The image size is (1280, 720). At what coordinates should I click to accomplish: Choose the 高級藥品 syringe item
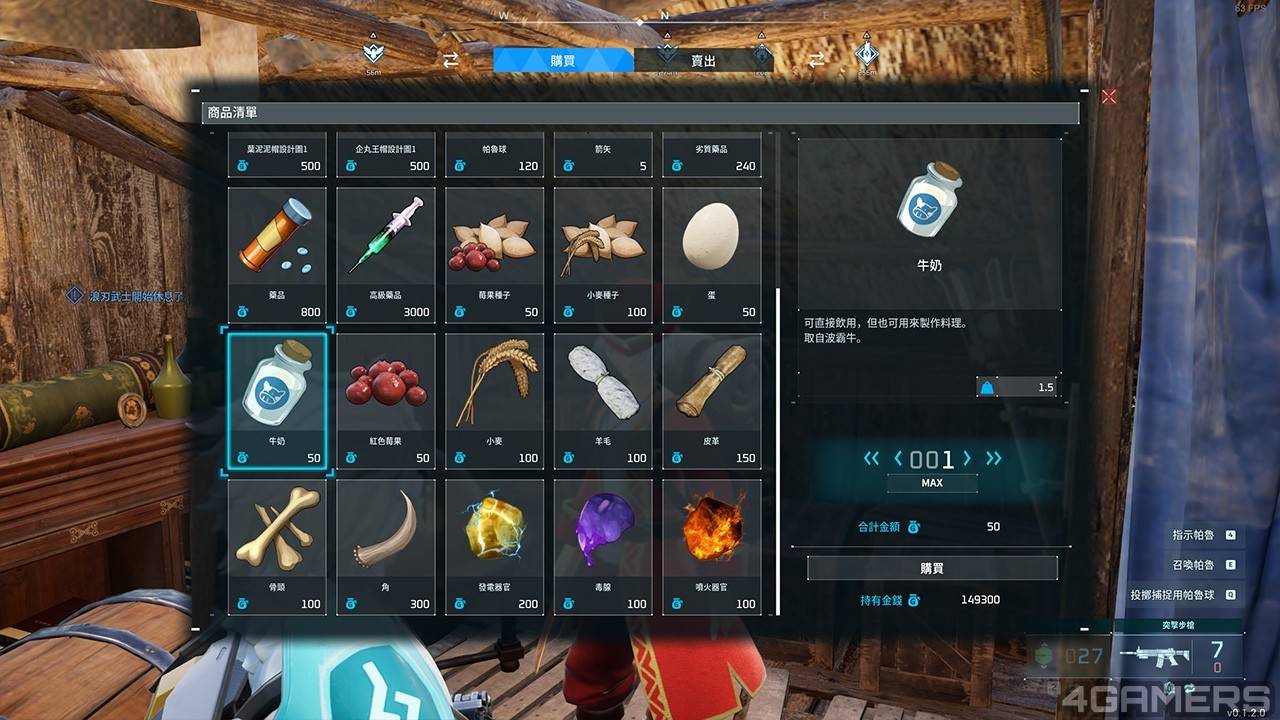[386, 254]
